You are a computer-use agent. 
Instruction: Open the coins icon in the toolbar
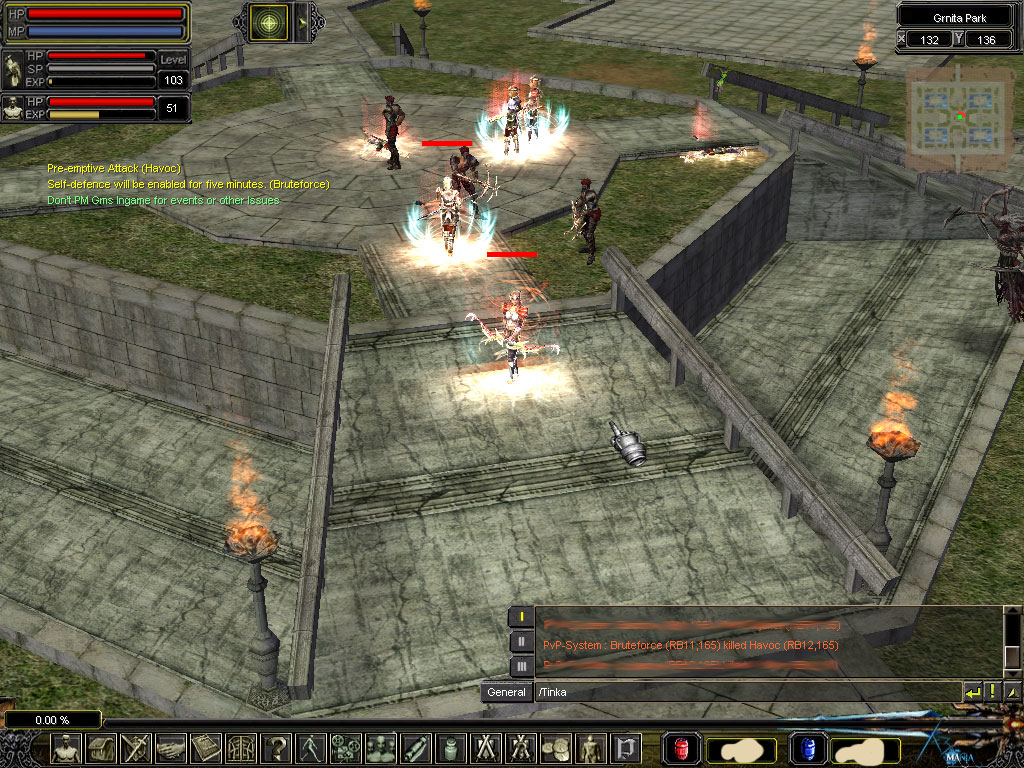pyautogui.click(x=553, y=749)
